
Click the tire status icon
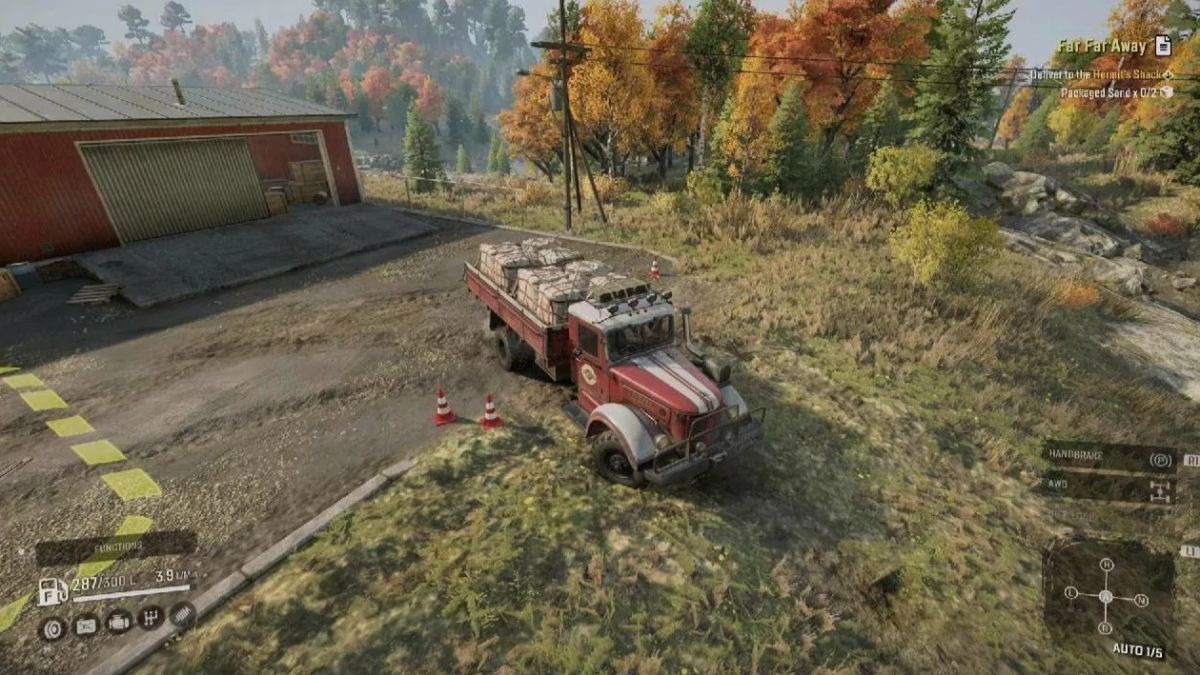pyautogui.click(x=53, y=628)
